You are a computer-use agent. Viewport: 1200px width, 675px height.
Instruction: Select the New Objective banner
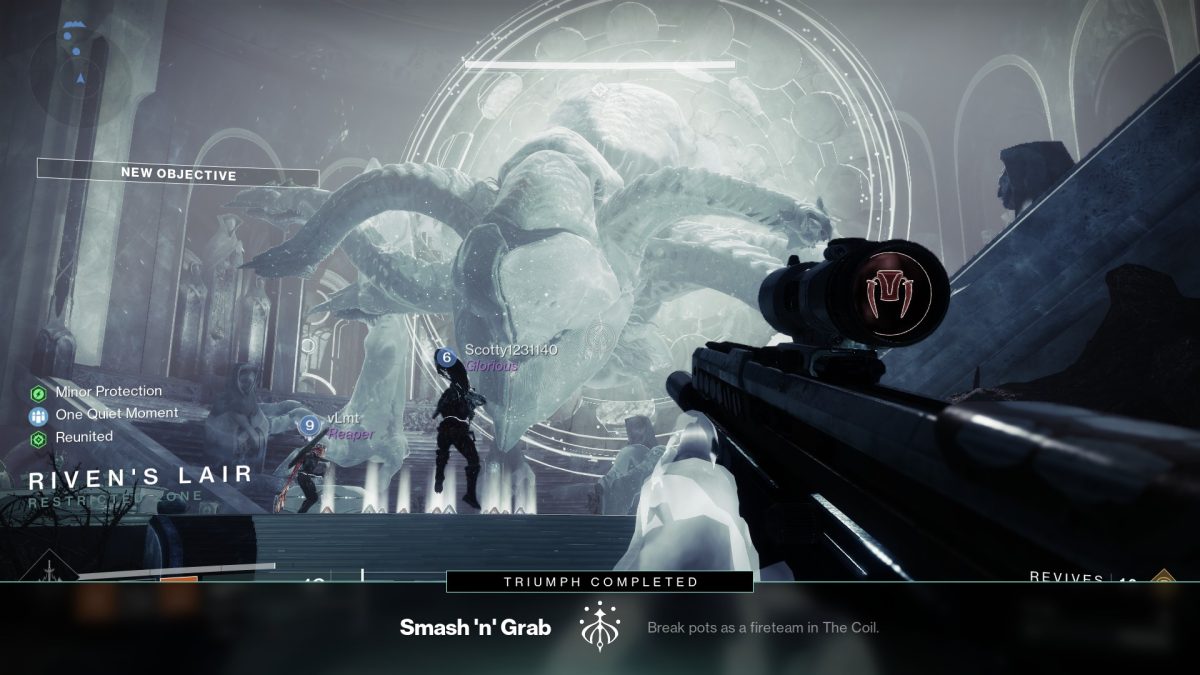click(178, 174)
